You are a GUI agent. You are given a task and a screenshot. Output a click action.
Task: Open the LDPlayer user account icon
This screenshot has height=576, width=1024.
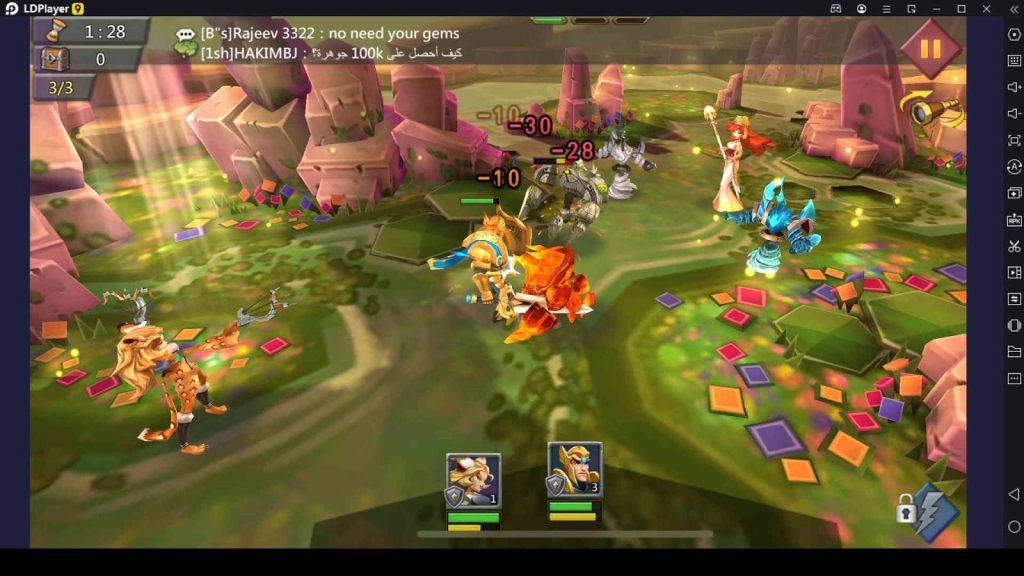tap(861, 9)
